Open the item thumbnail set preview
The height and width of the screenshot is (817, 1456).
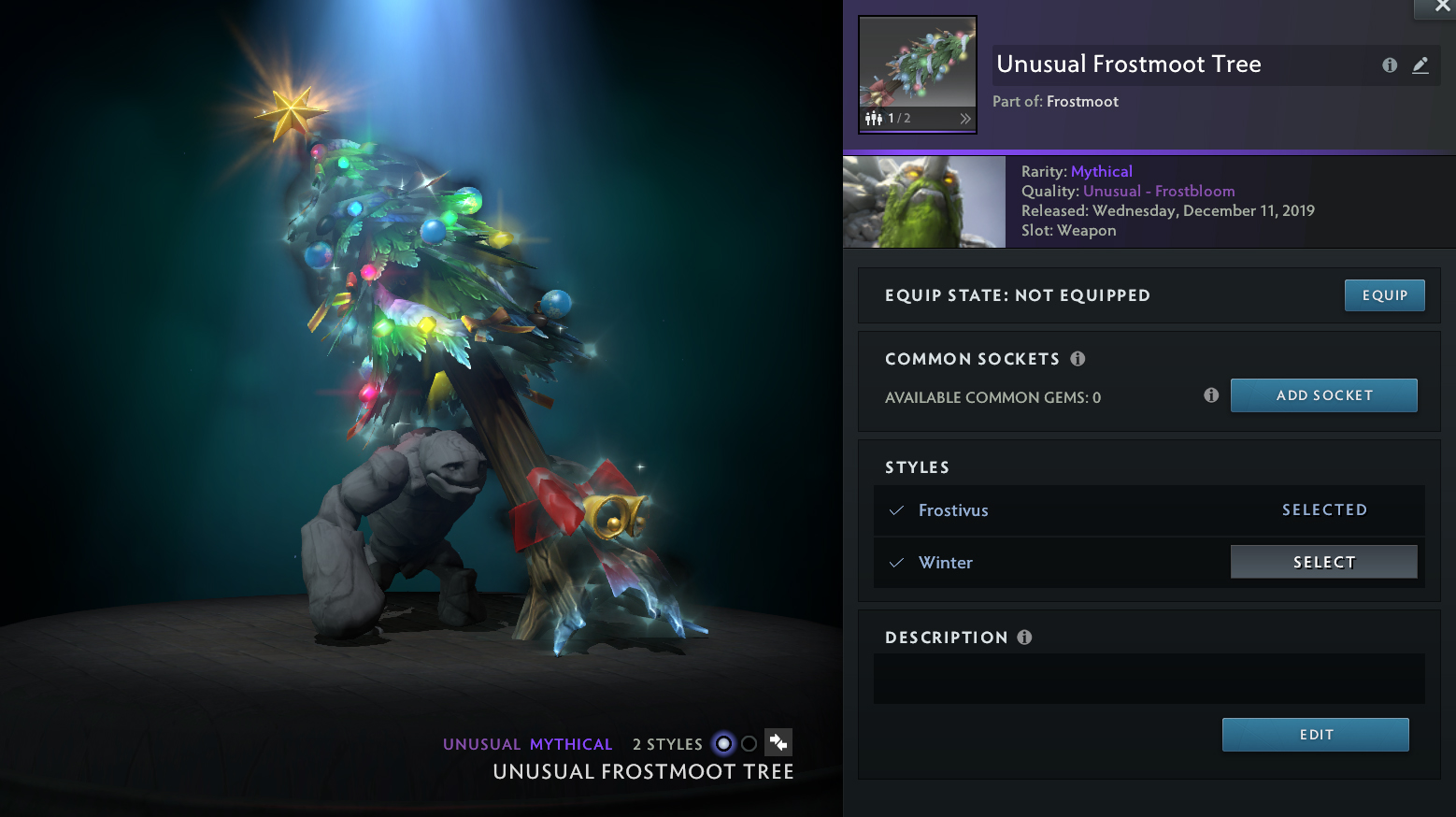click(x=918, y=74)
